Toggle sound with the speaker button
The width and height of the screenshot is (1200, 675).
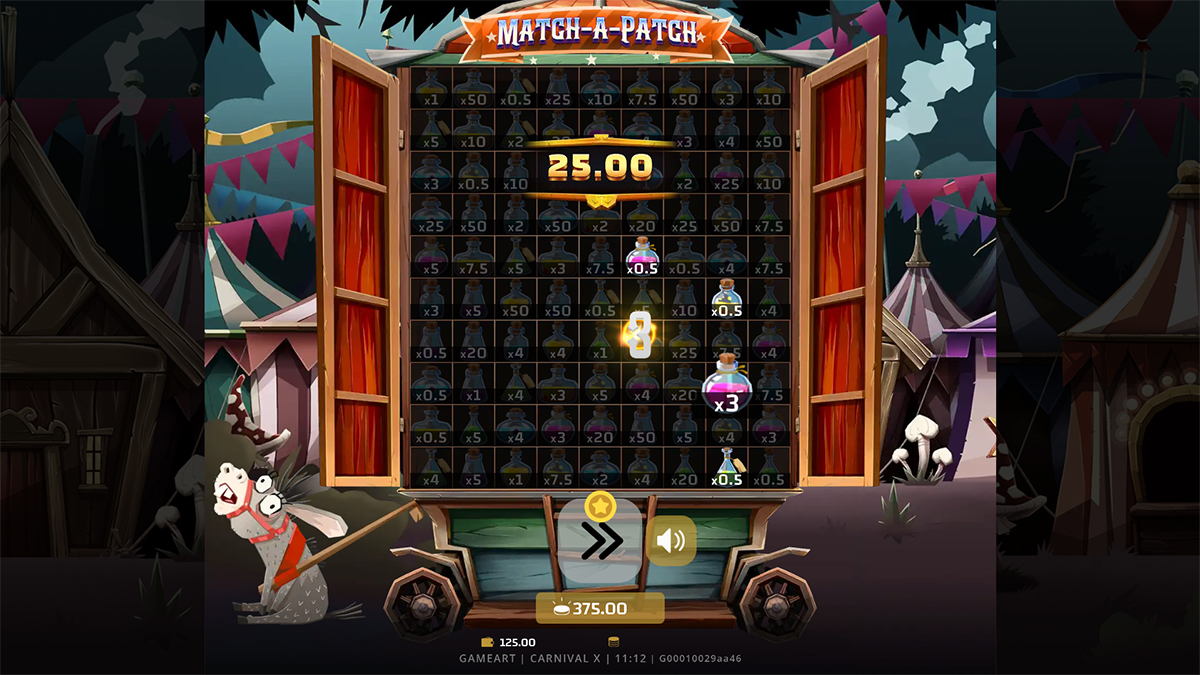point(671,541)
